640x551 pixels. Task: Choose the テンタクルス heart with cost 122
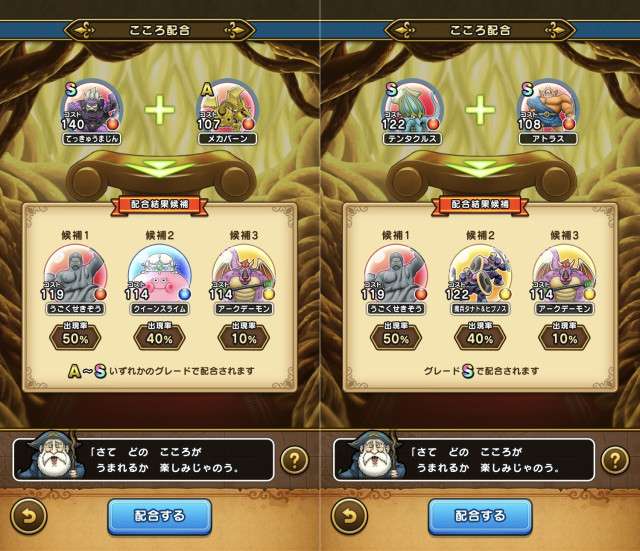(x=412, y=109)
